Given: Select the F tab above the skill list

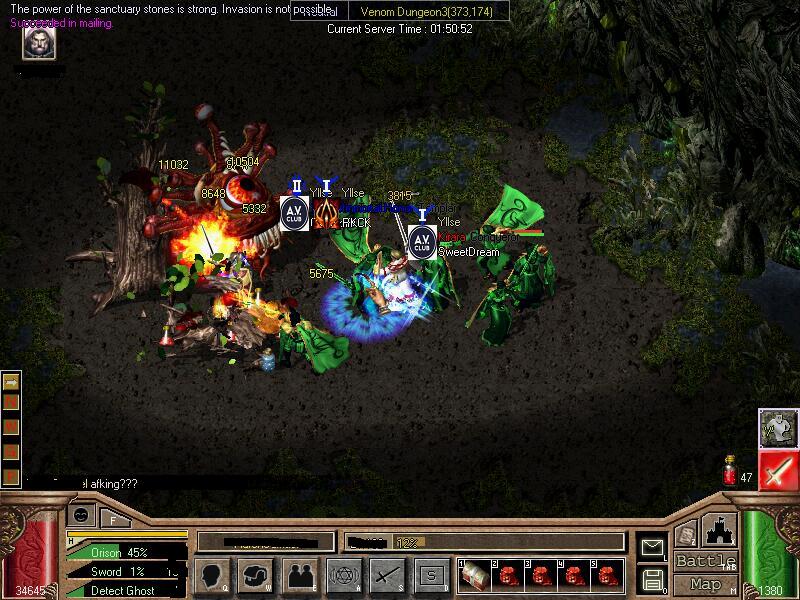Looking at the screenshot, I should (114, 518).
